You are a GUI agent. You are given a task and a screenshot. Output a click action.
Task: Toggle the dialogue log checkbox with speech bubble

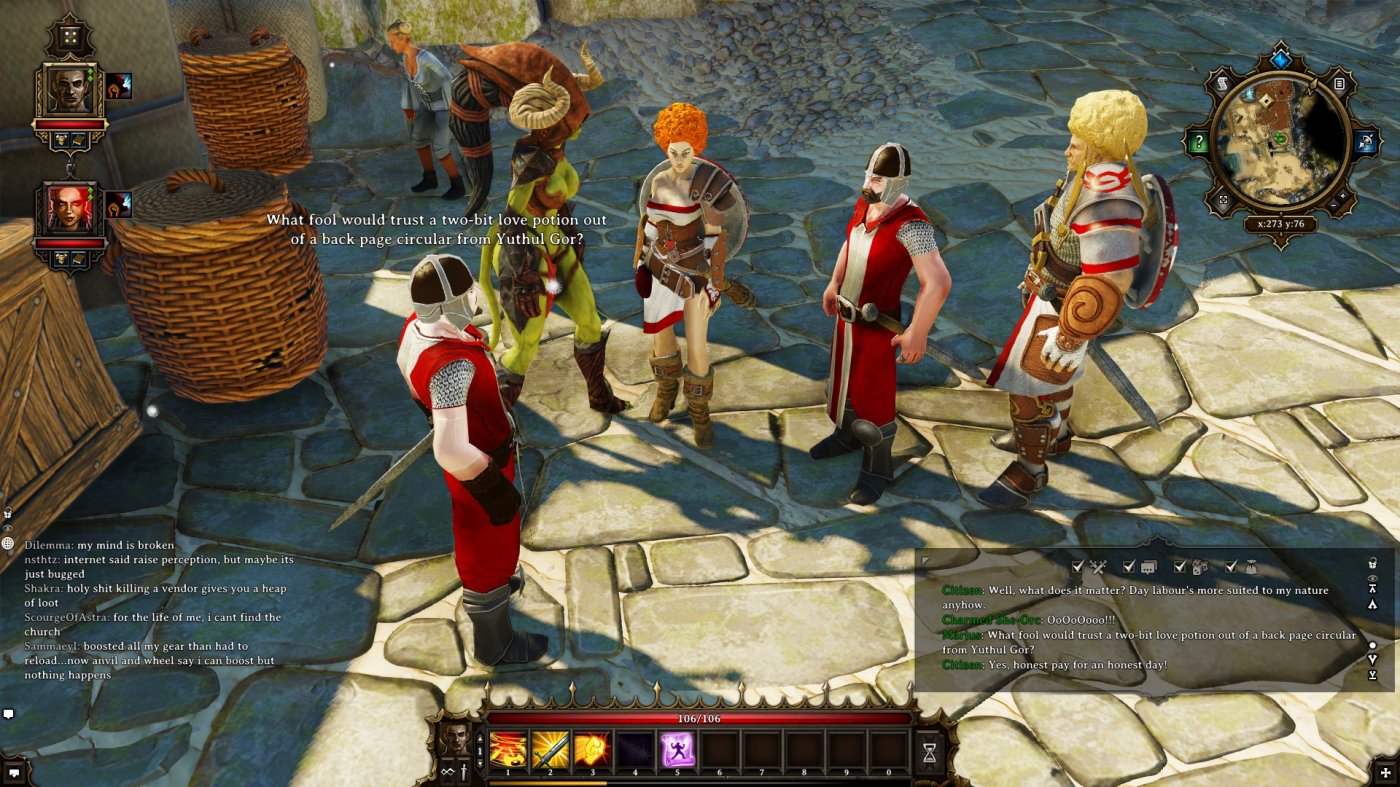[1129, 567]
